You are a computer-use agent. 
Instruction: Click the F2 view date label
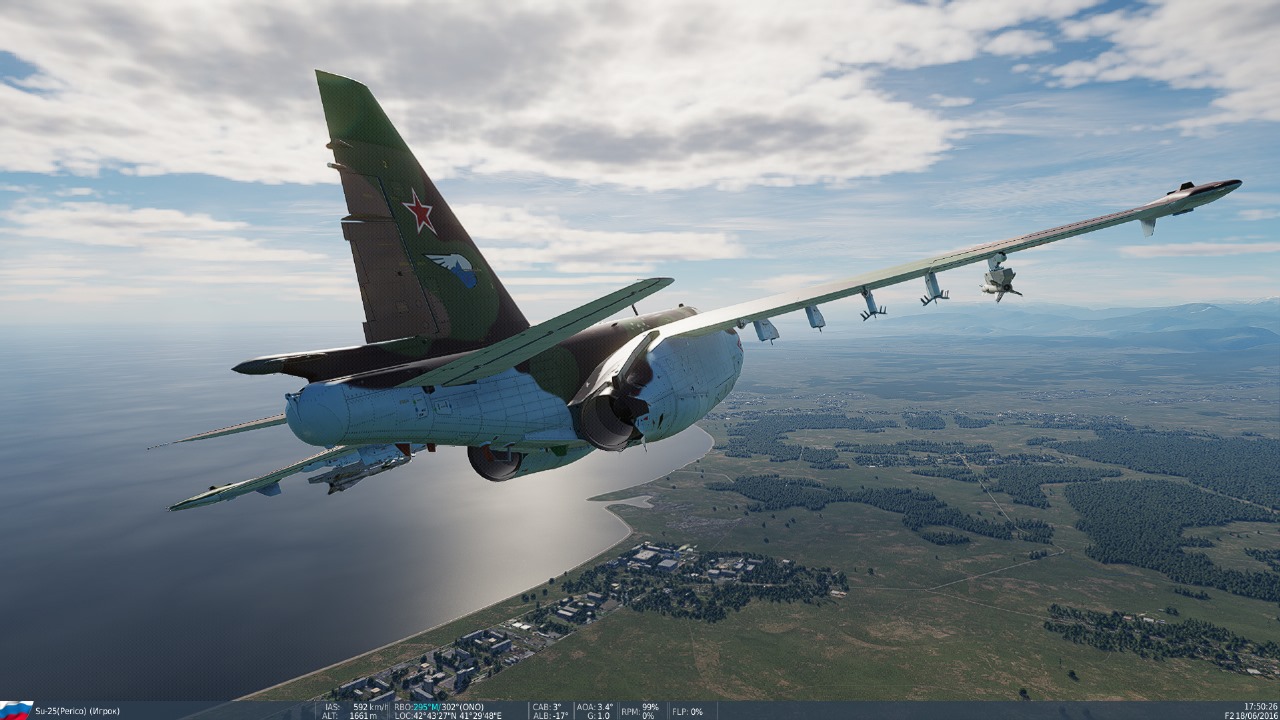tap(1232, 715)
